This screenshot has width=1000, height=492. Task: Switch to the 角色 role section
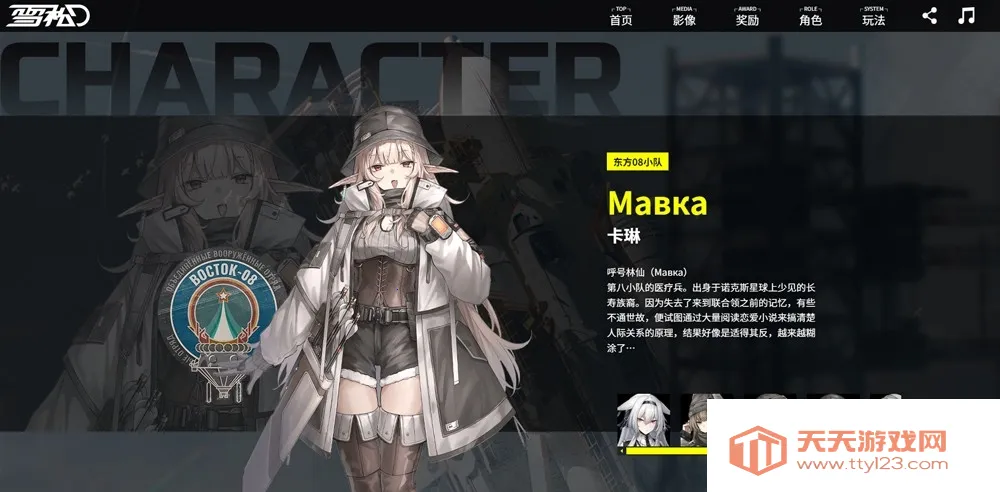tap(810, 17)
